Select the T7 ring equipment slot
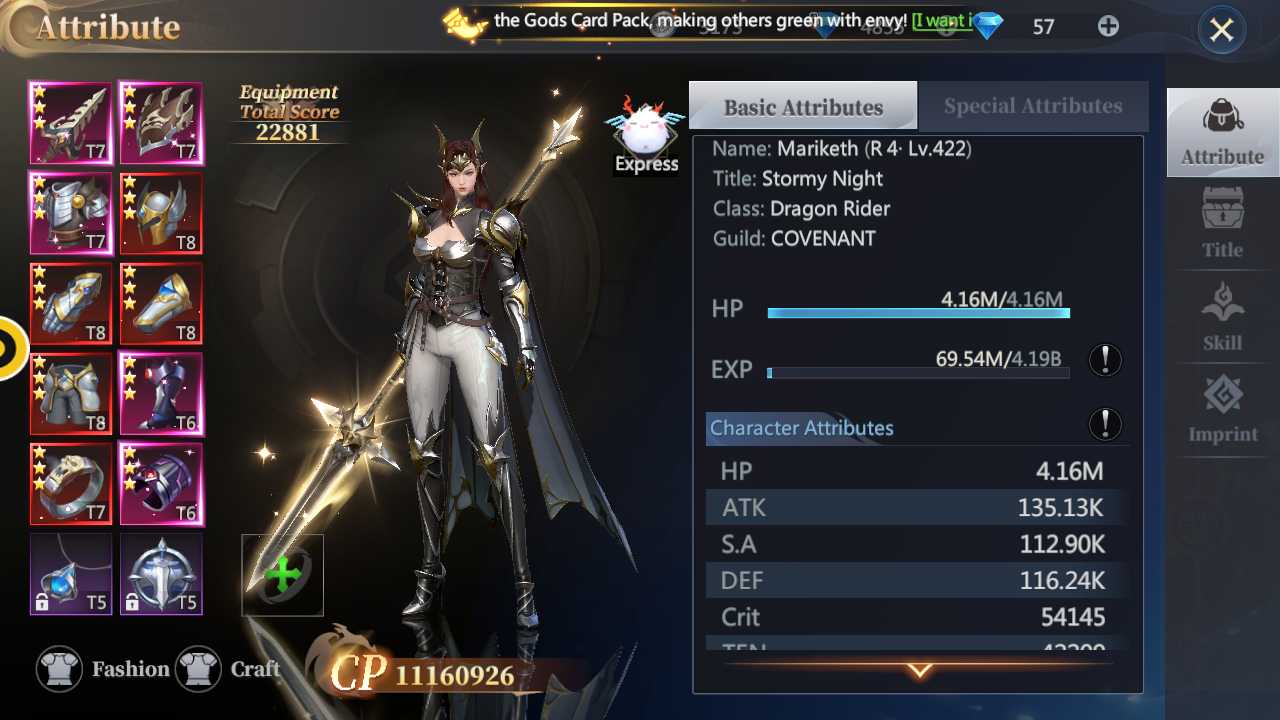This screenshot has height=720, width=1280. [x=71, y=483]
